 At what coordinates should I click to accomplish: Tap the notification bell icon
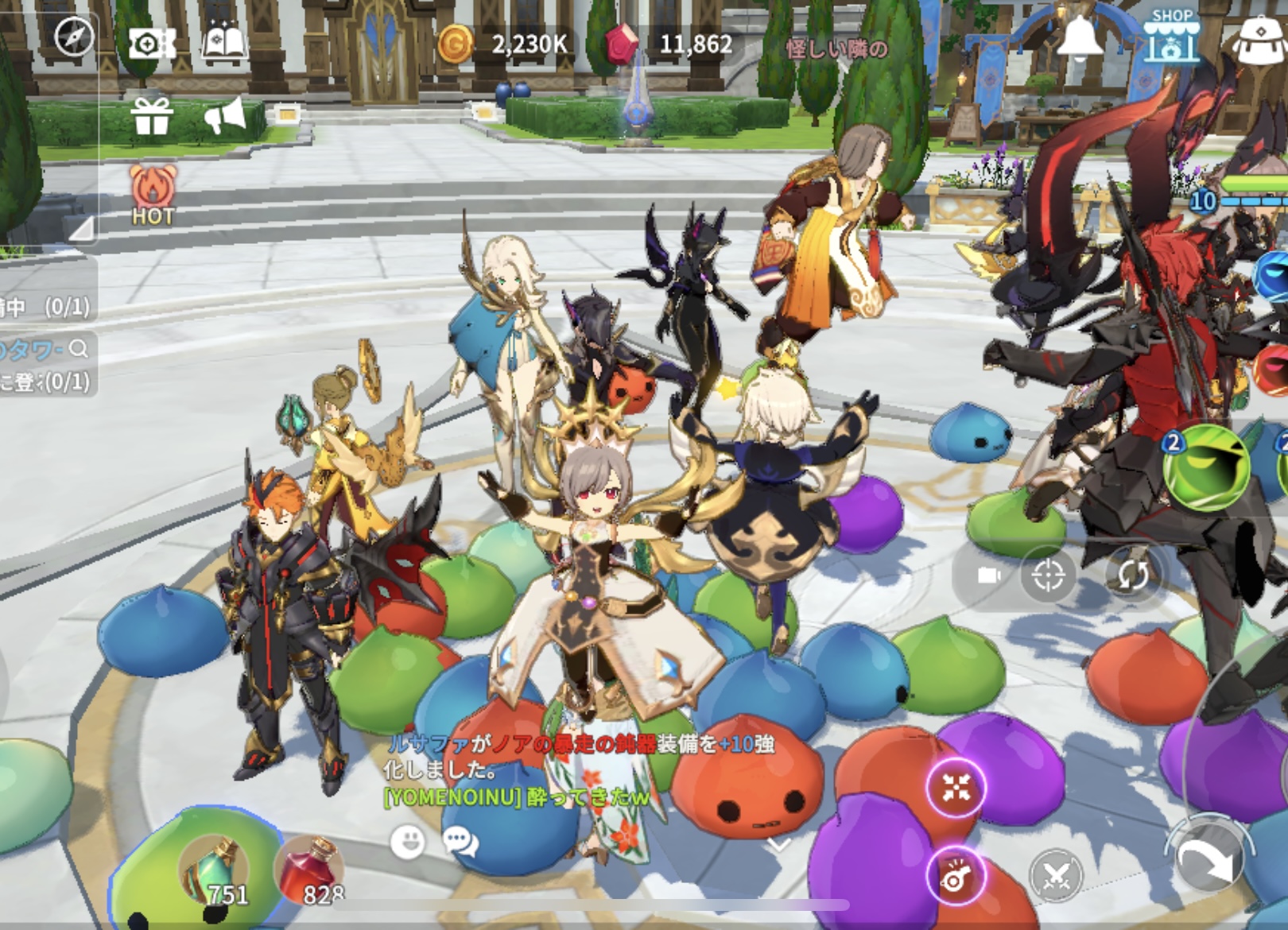point(1080,37)
